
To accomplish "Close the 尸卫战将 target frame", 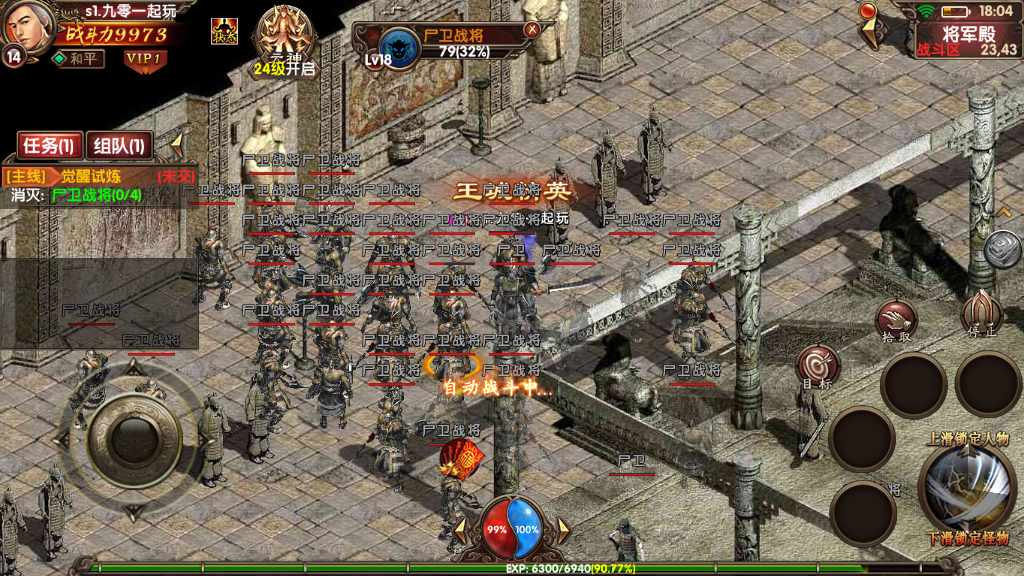I will [x=533, y=29].
